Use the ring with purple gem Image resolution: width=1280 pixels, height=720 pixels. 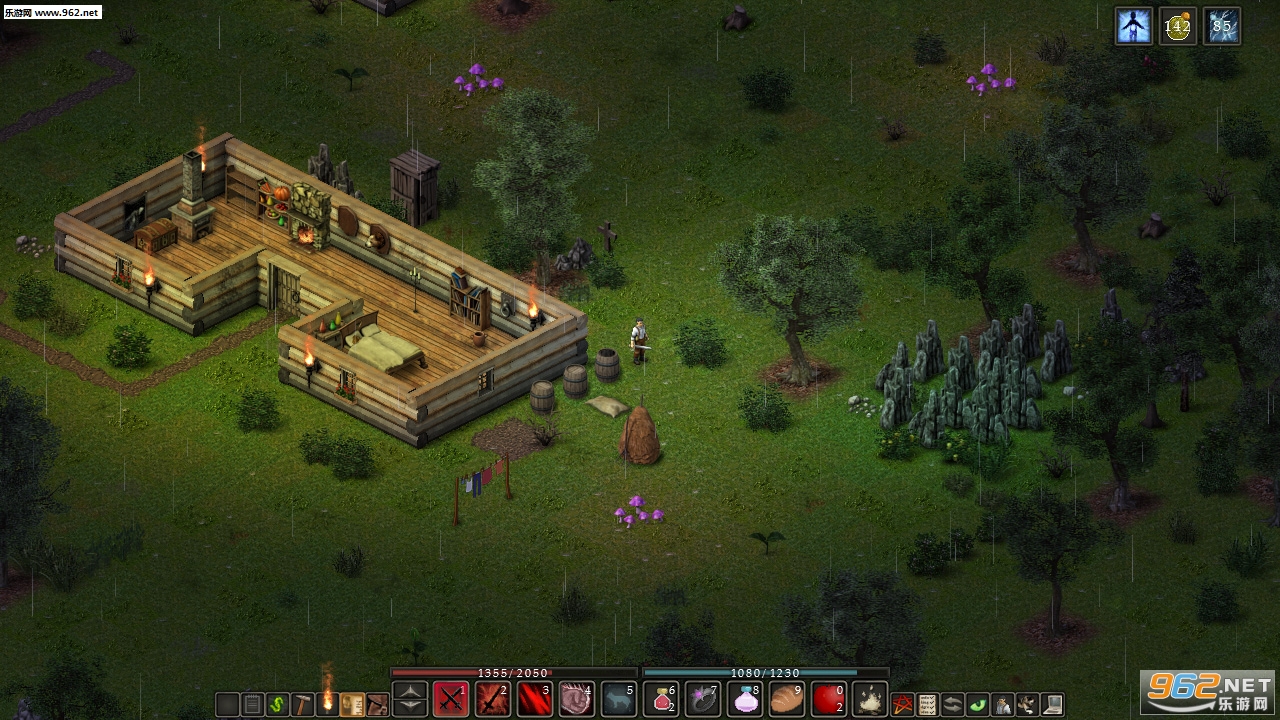coord(703,699)
